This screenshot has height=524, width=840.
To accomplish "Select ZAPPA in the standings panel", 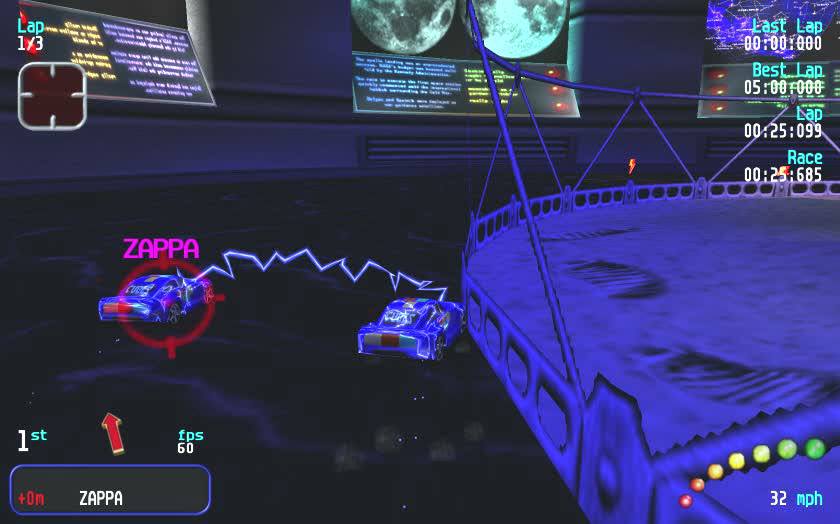I will coord(101,497).
